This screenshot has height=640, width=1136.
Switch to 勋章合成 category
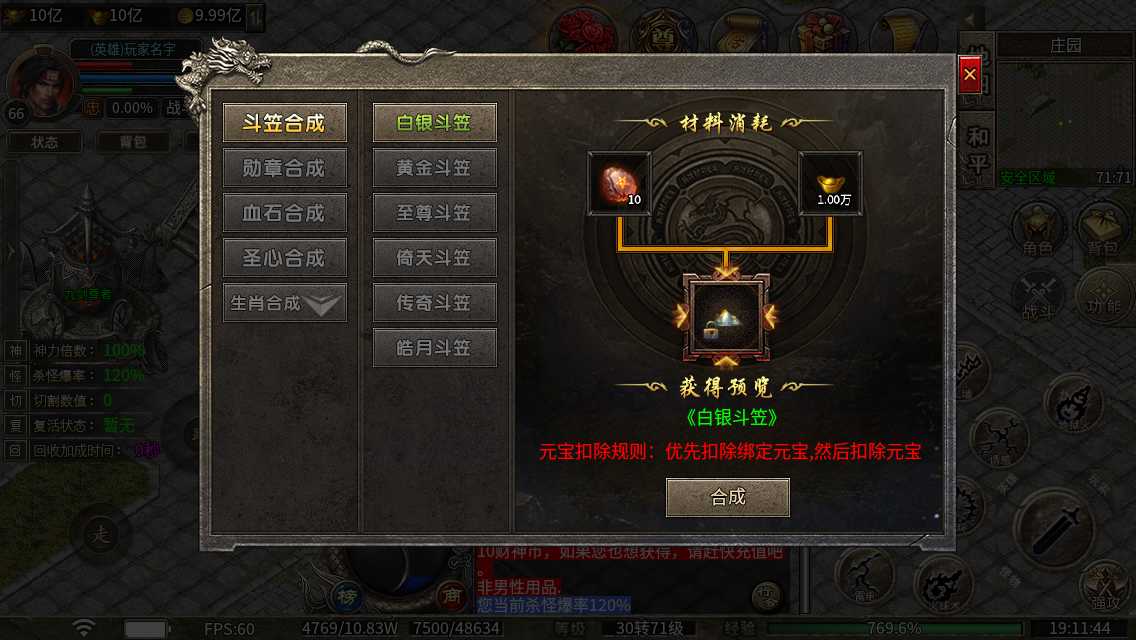(285, 168)
